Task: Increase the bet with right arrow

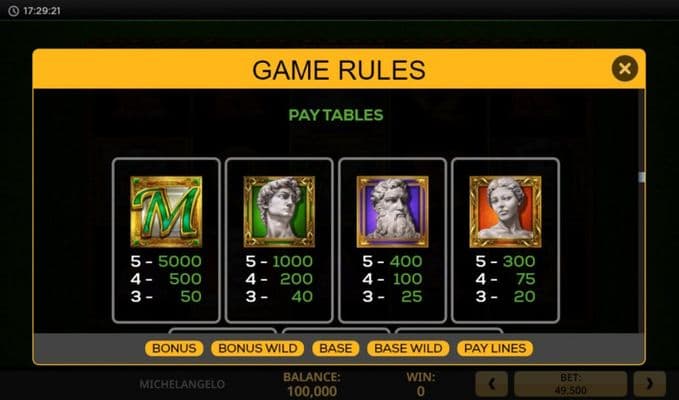Action: (650, 384)
